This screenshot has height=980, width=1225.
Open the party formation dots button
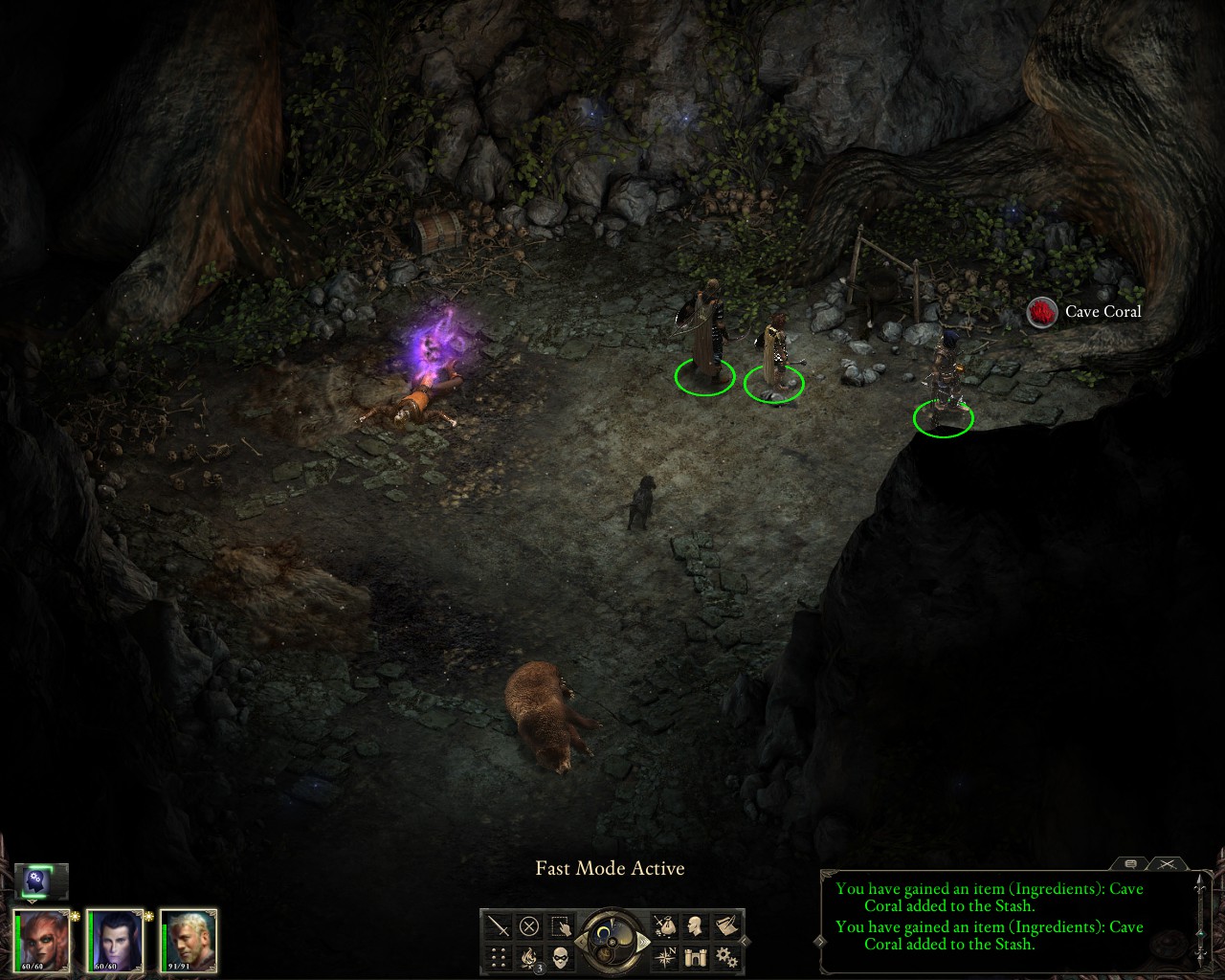(498, 956)
